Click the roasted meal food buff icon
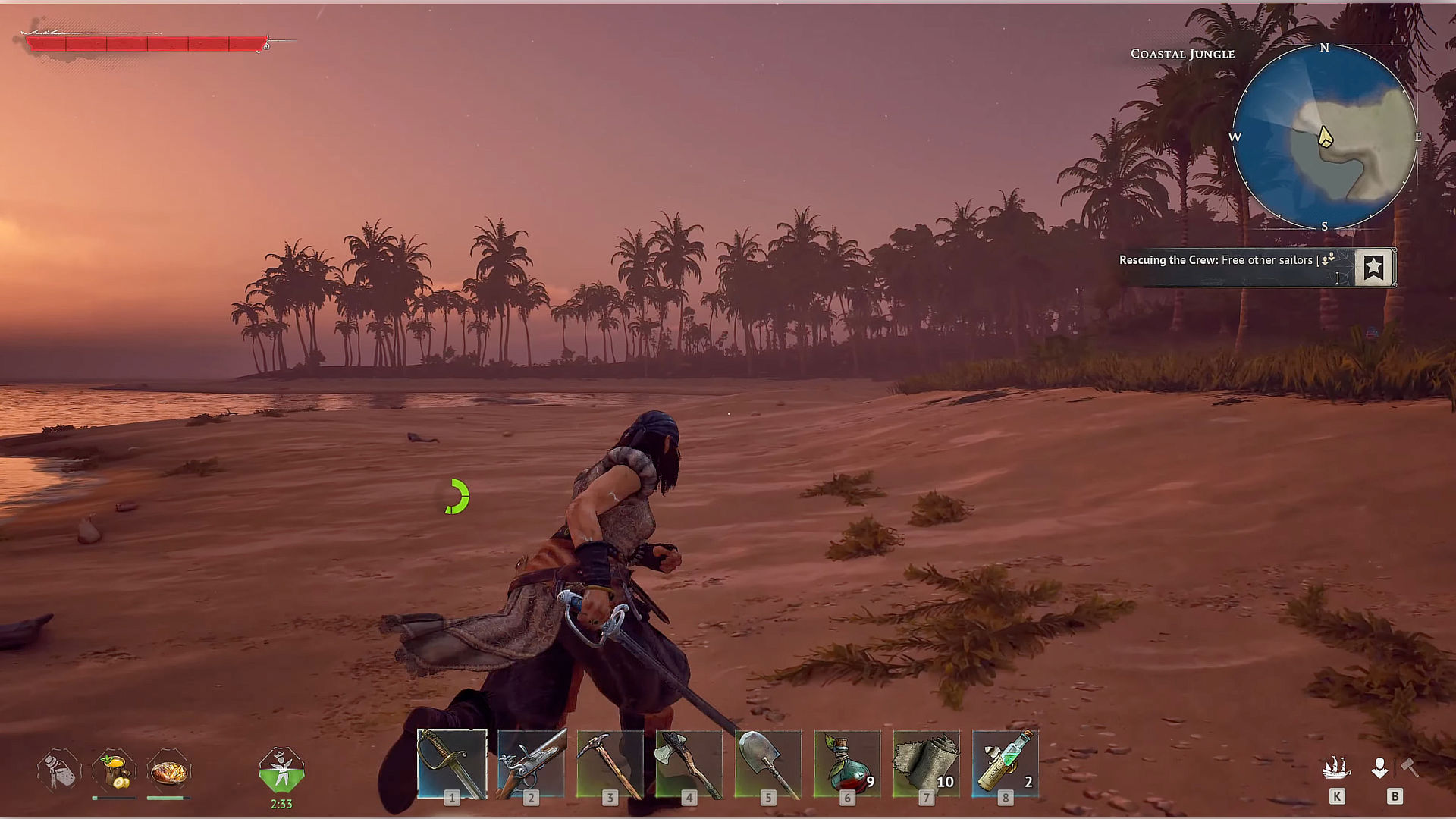1456x819 pixels. (x=168, y=771)
